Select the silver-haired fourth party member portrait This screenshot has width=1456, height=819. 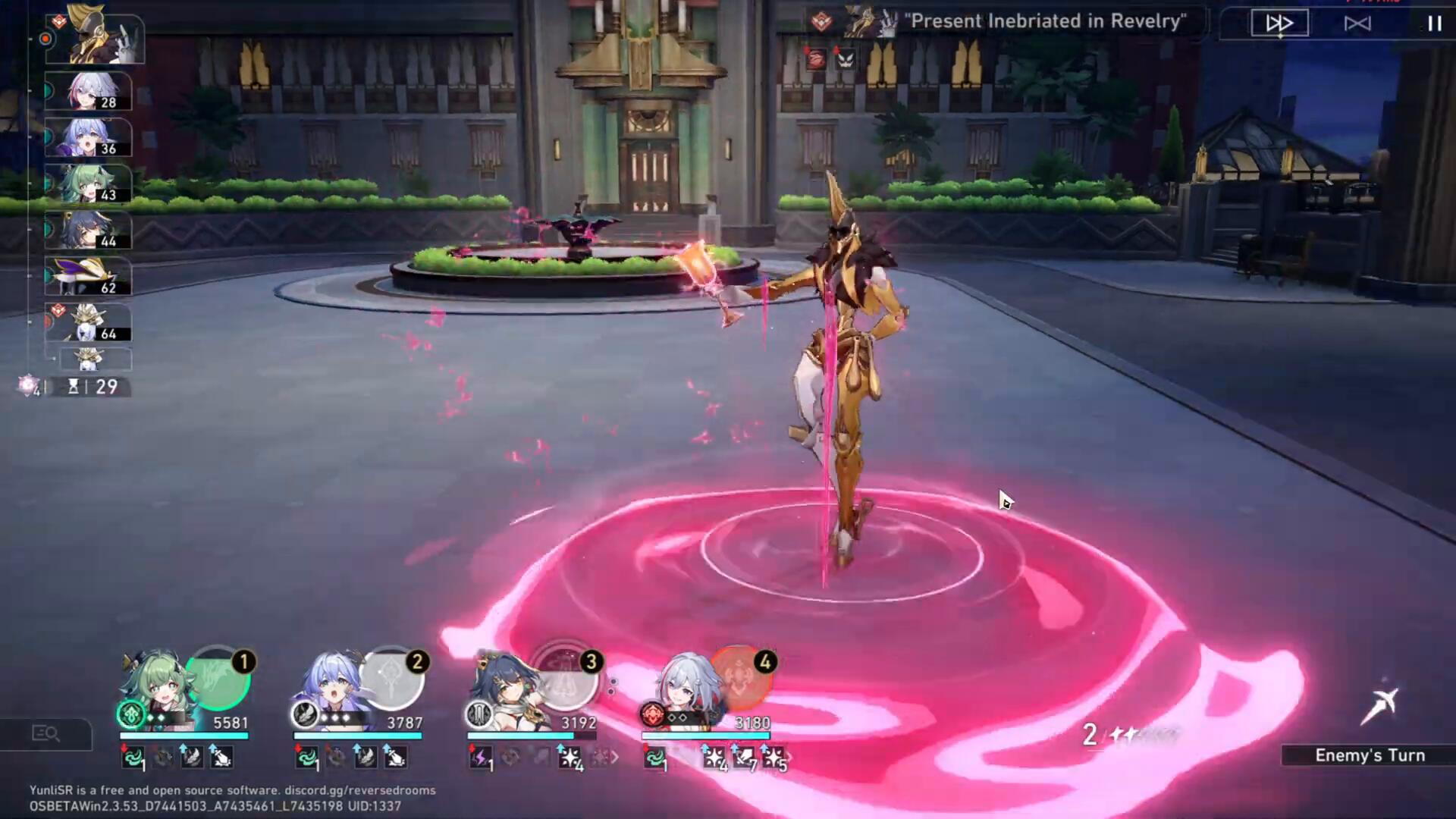679,686
